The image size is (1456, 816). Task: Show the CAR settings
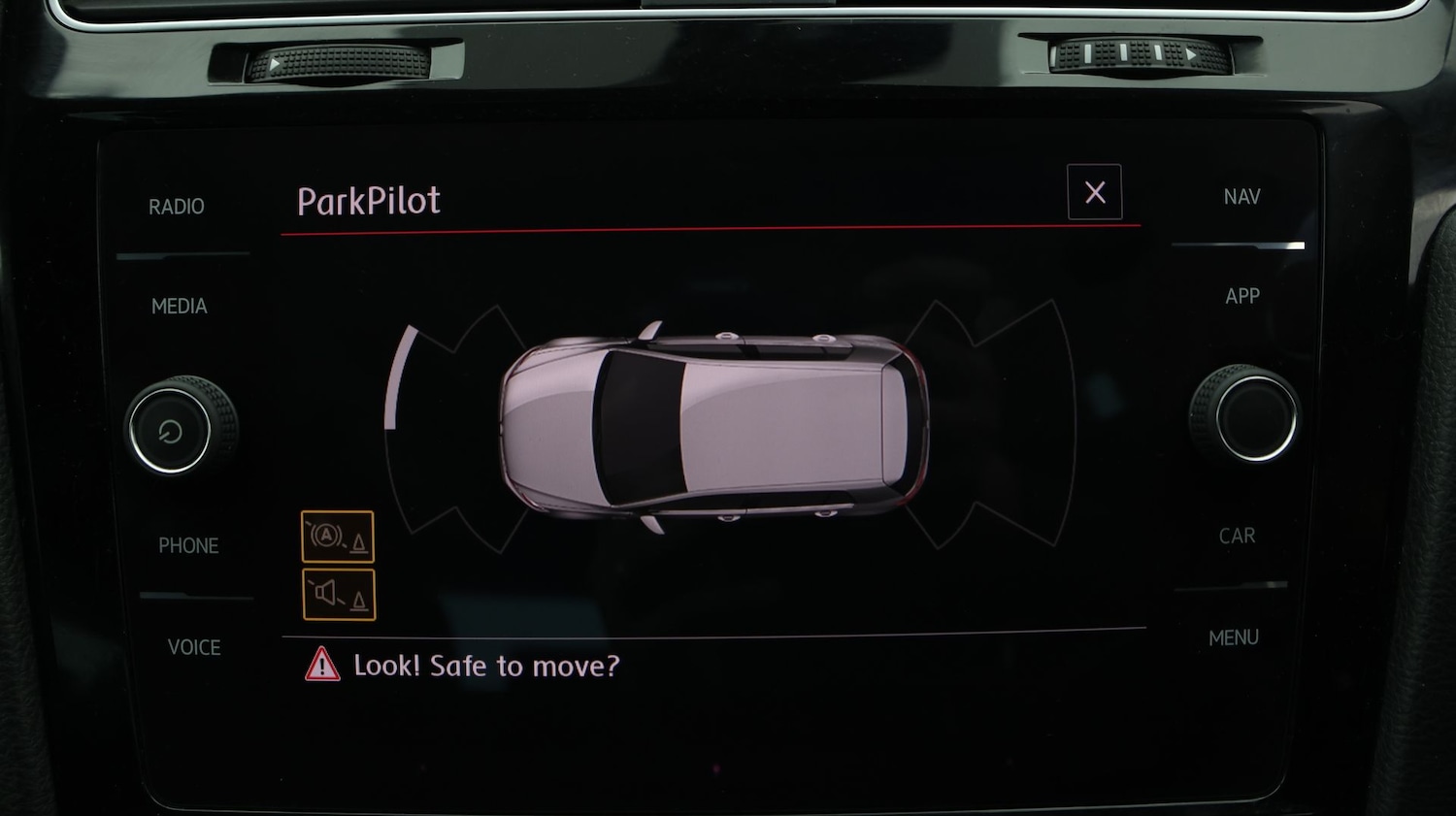pos(1237,536)
